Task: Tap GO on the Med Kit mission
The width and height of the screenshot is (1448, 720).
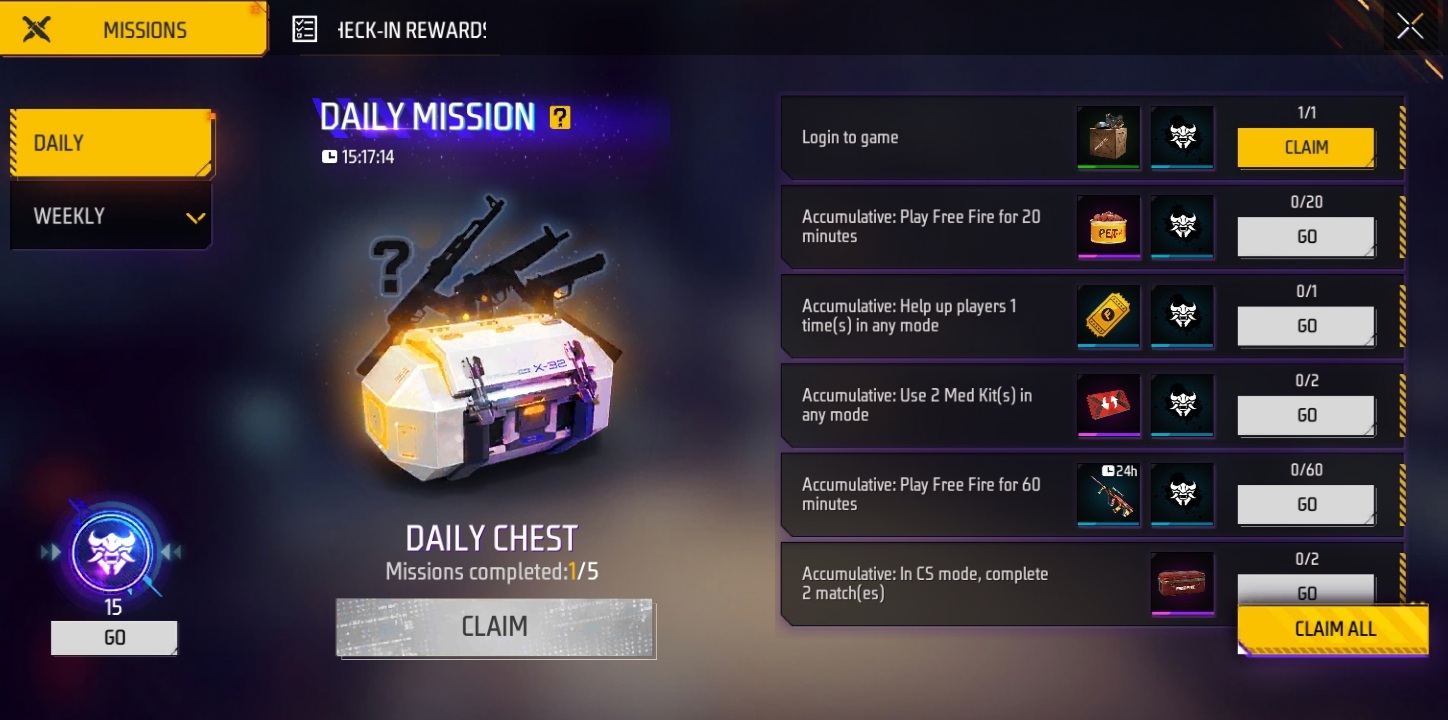Action: [1306, 414]
